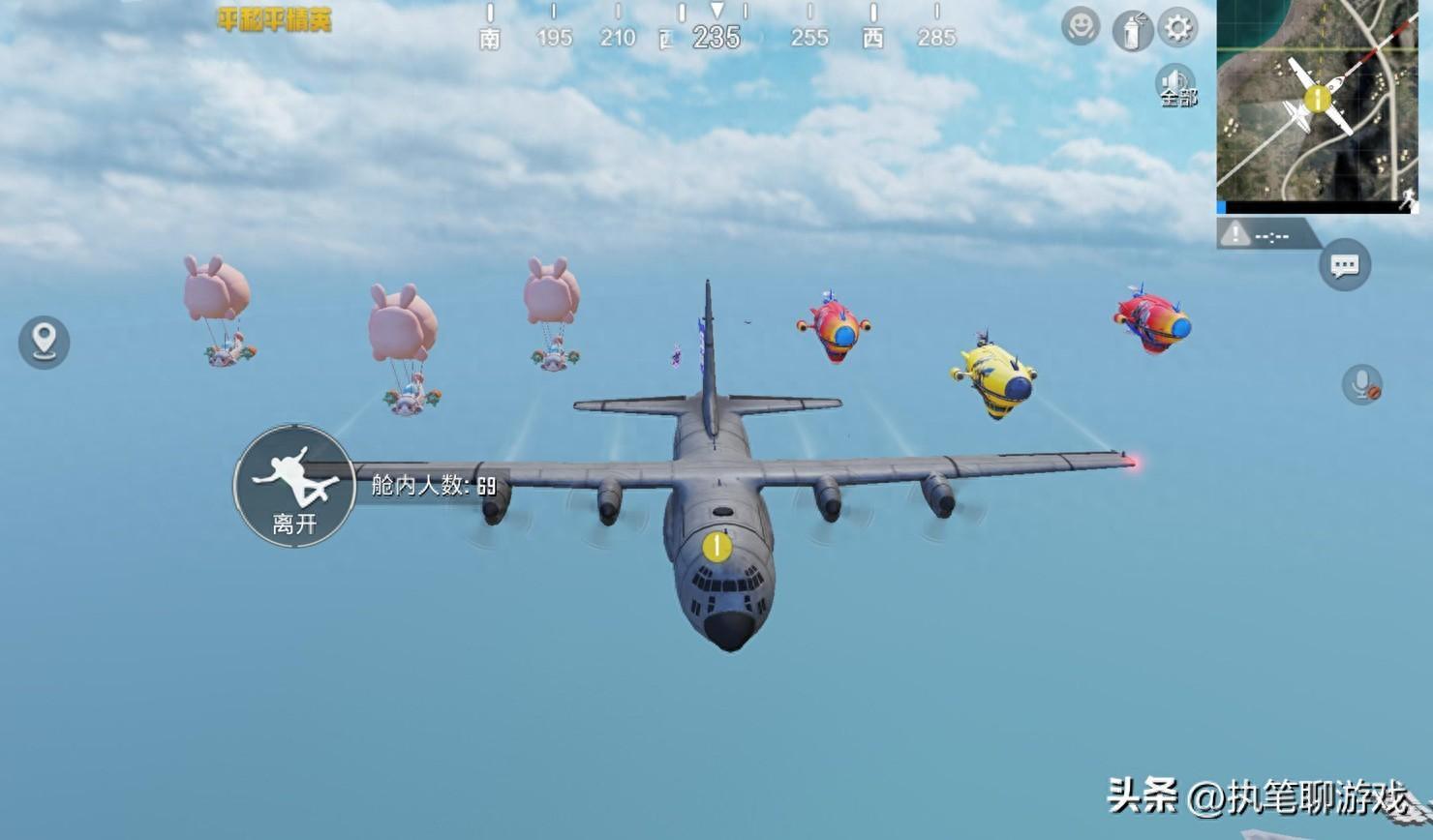Select the spray paint can icon
Screen dimensions: 1433x840
click(x=1130, y=29)
